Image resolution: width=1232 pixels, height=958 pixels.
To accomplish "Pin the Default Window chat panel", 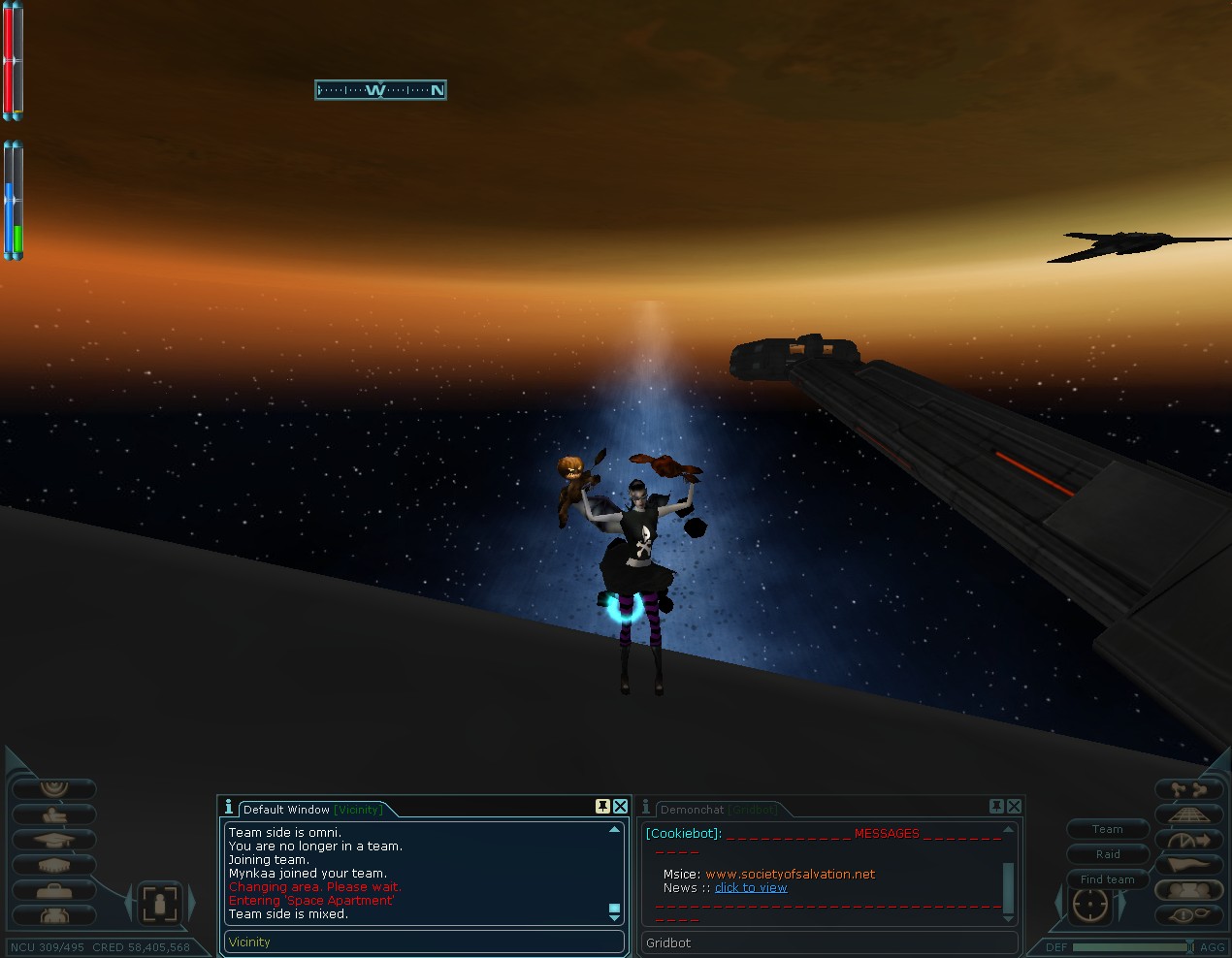I will pyautogui.click(x=602, y=807).
